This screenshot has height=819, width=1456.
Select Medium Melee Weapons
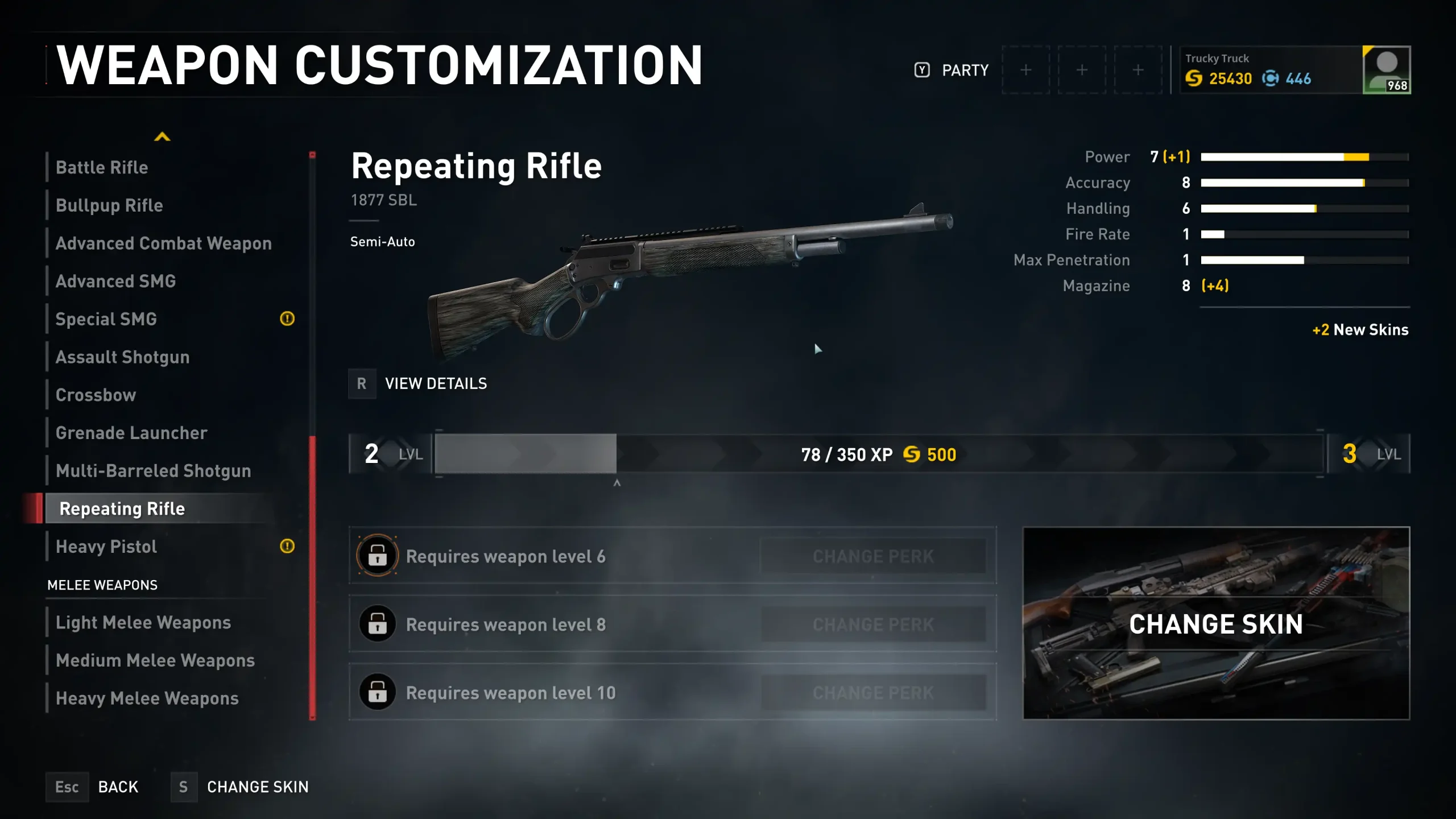155,661
